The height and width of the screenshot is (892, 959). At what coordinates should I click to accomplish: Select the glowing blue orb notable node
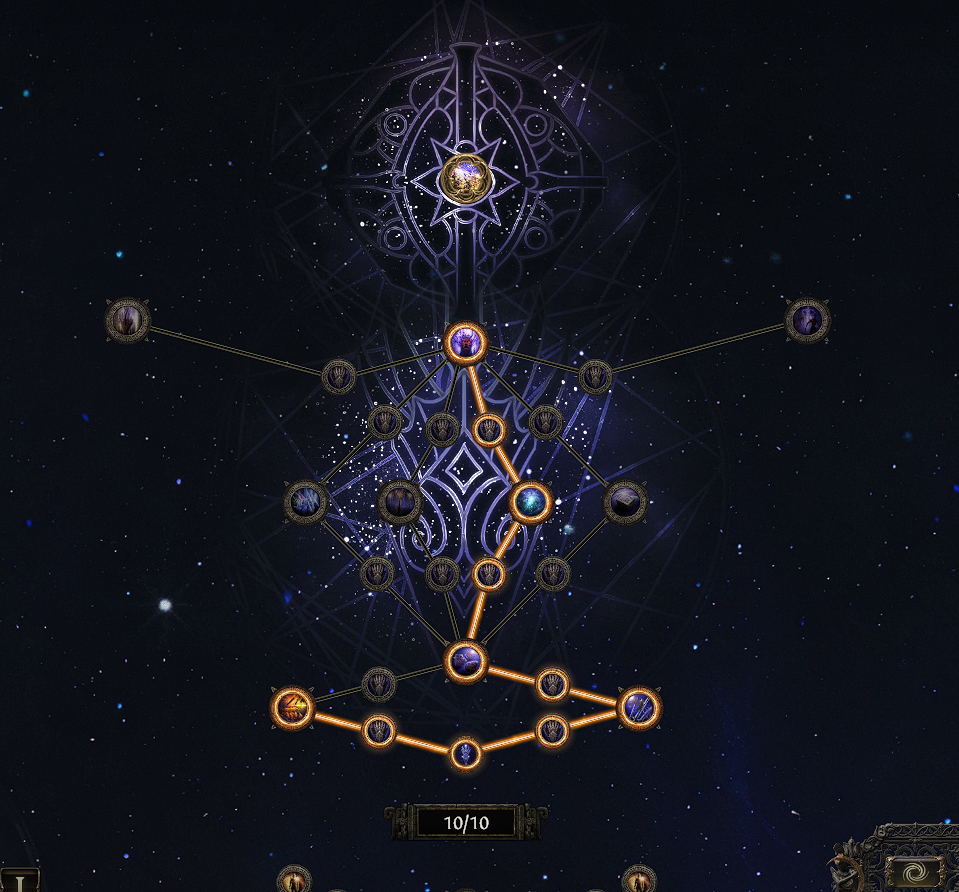(530, 502)
